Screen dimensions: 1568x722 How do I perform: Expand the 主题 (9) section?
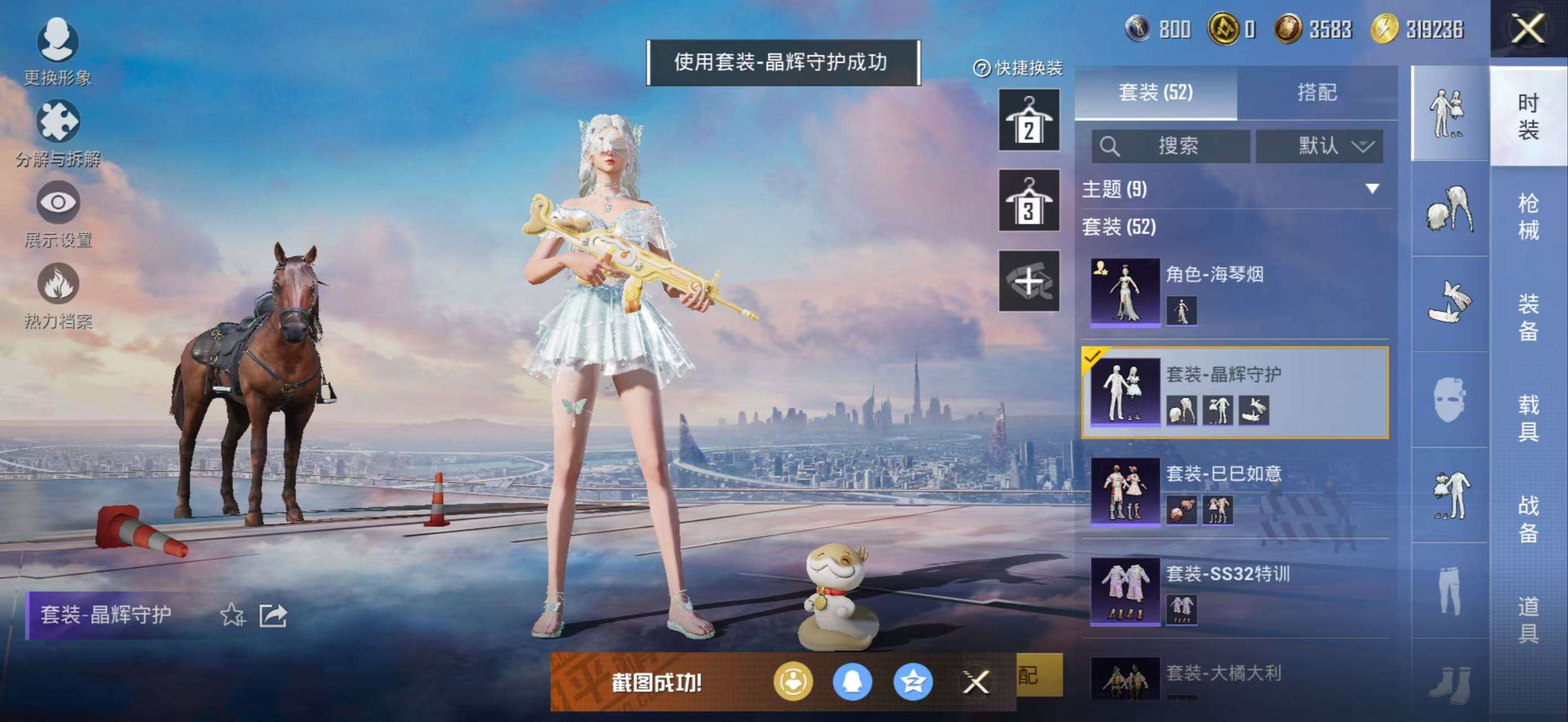tap(1371, 189)
